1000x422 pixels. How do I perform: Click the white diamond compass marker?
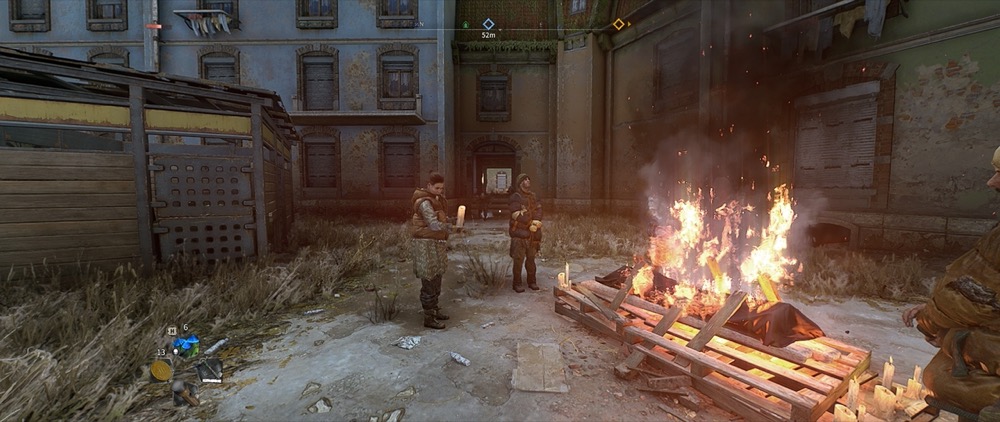click(x=488, y=23)
